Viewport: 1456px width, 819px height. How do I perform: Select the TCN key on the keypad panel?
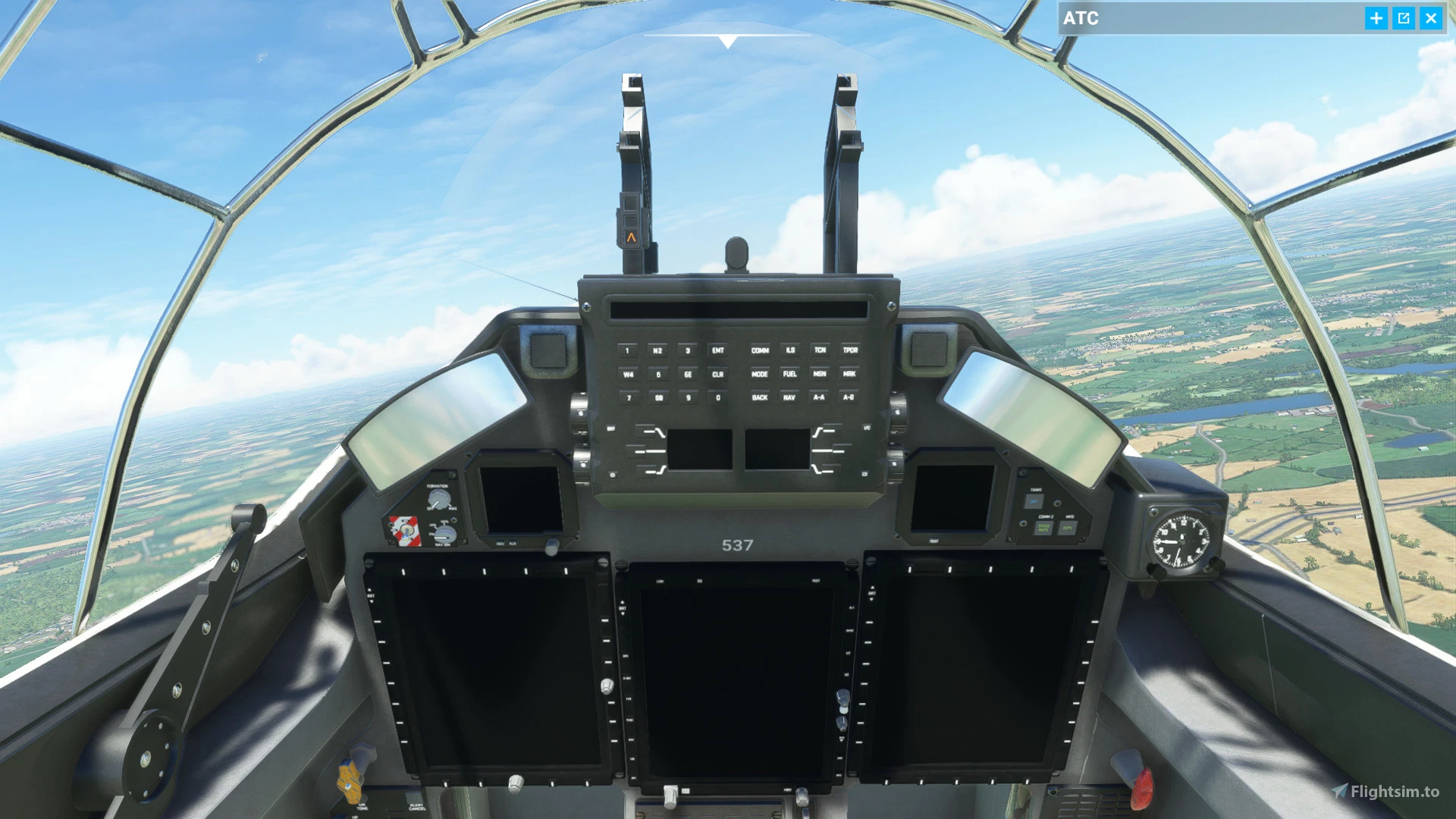point(820,350)
